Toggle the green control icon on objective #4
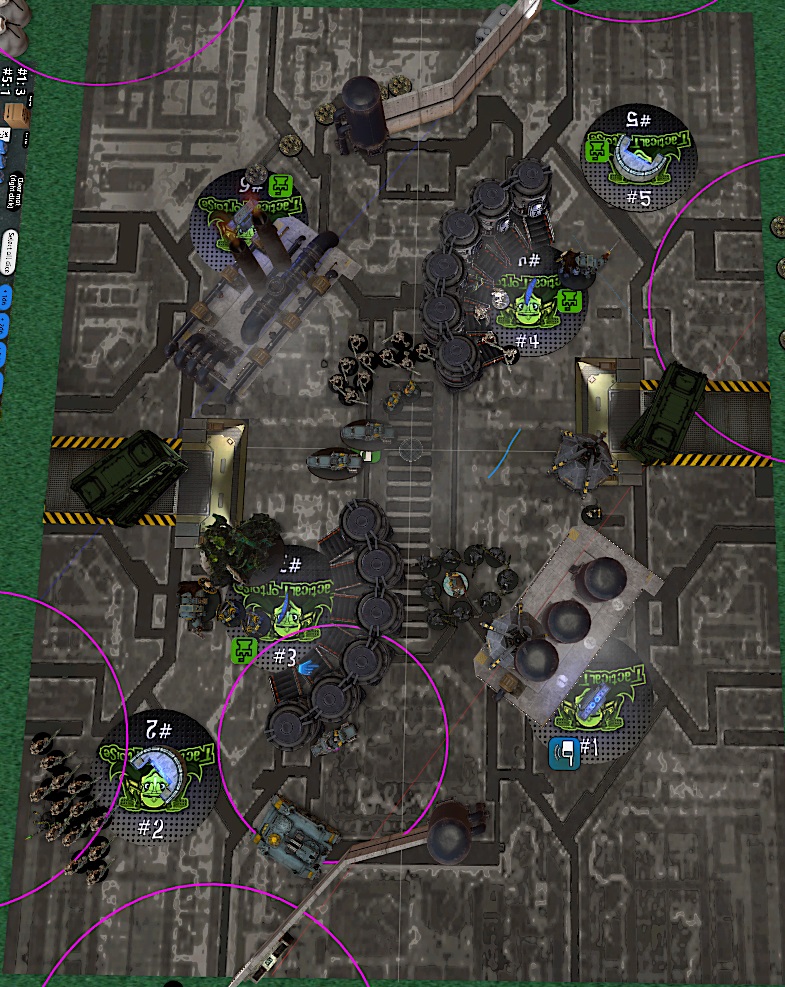Screen dimensions: 785x987 click(x=569, y=300)
